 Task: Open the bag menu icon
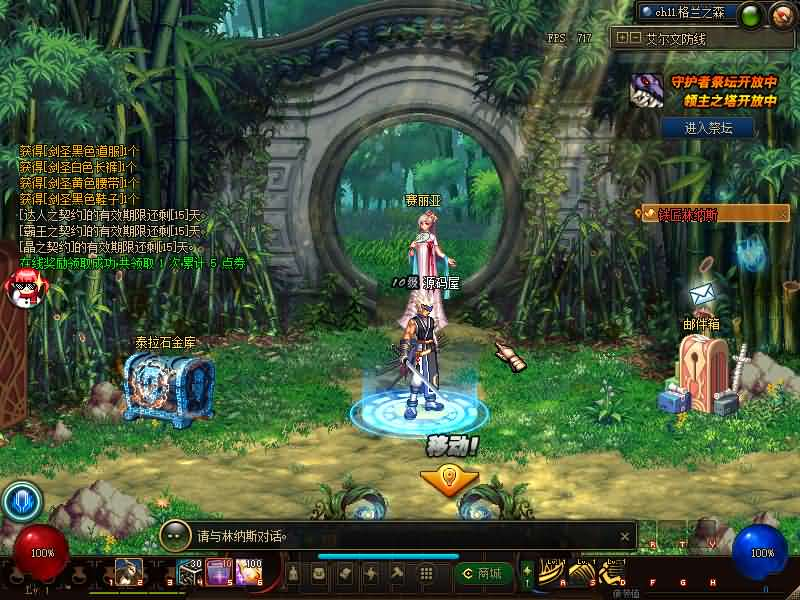pos(319,573)
